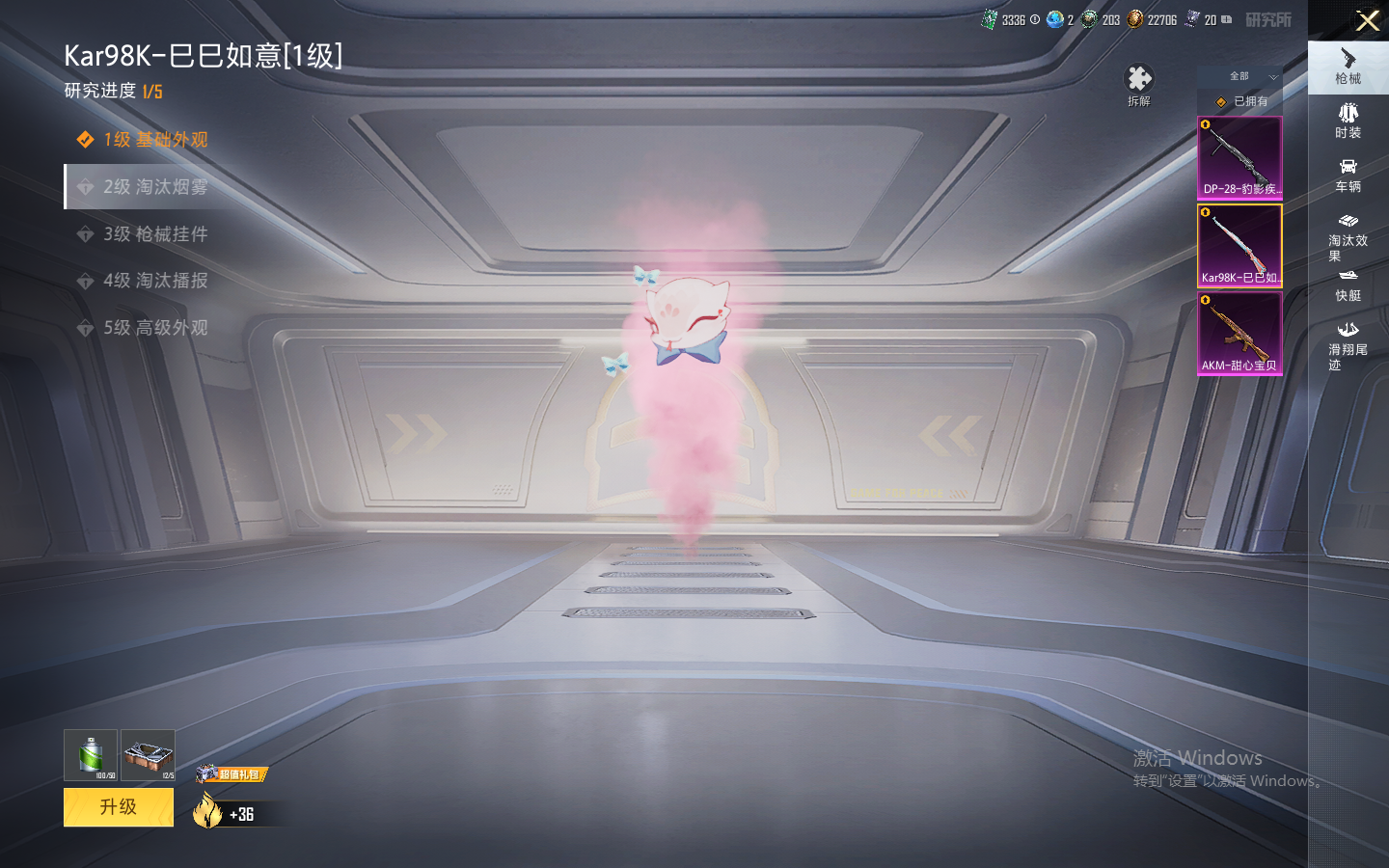Image resolution: width=1389 pixels, height=868 pixels.
Task: Choose the AKM-甜心宝贝 skin thumbnail
Action: (x=1239, y=334)
